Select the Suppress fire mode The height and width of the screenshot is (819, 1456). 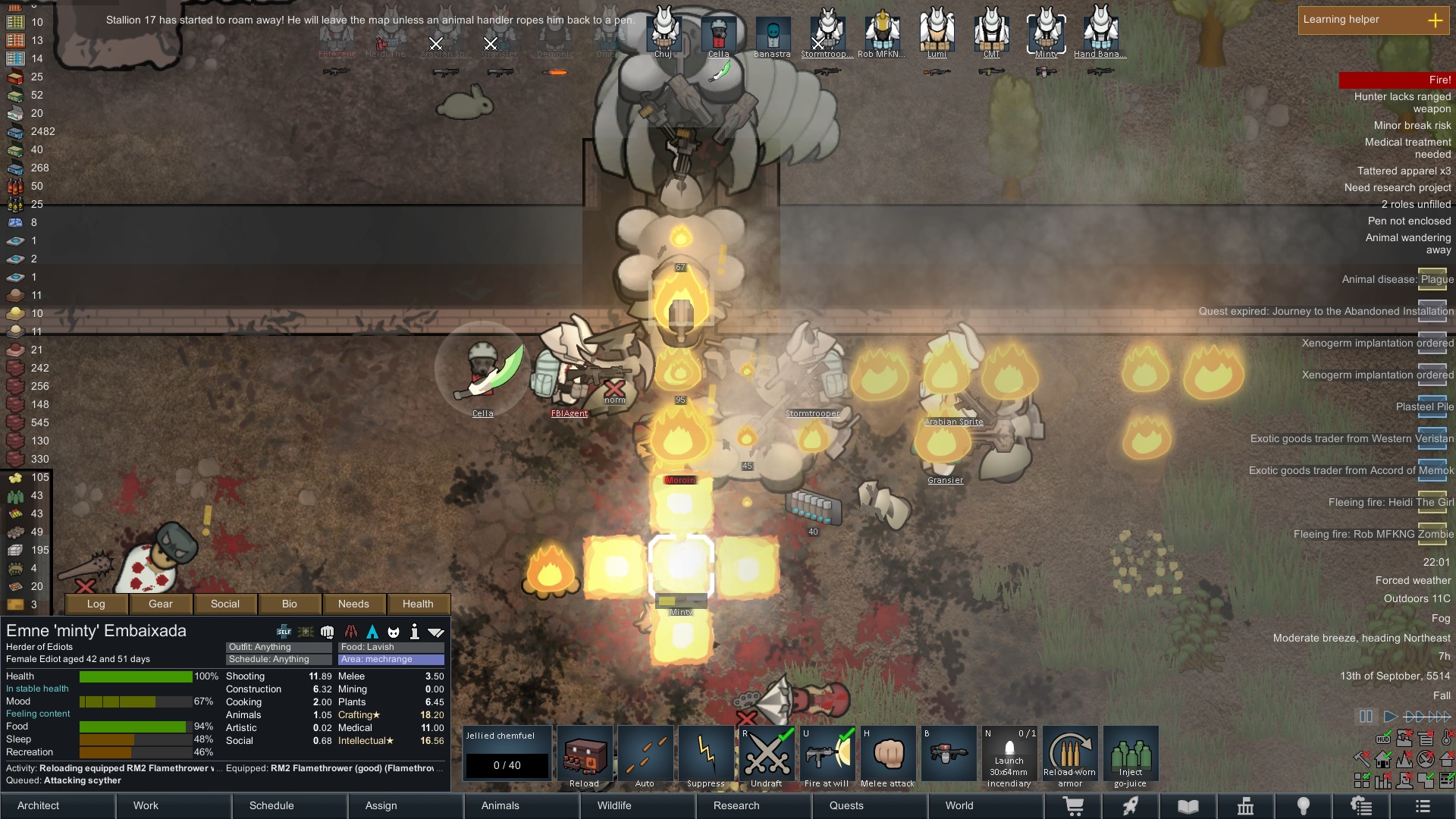(706, 755)
